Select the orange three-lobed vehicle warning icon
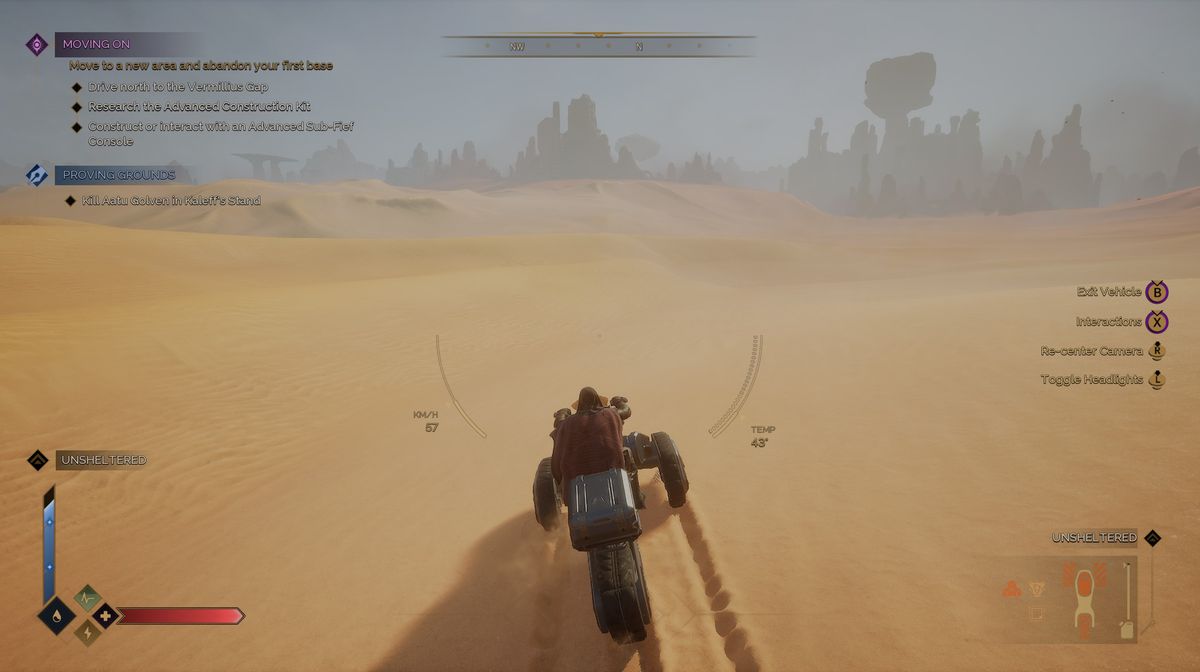 [1011, 589]
